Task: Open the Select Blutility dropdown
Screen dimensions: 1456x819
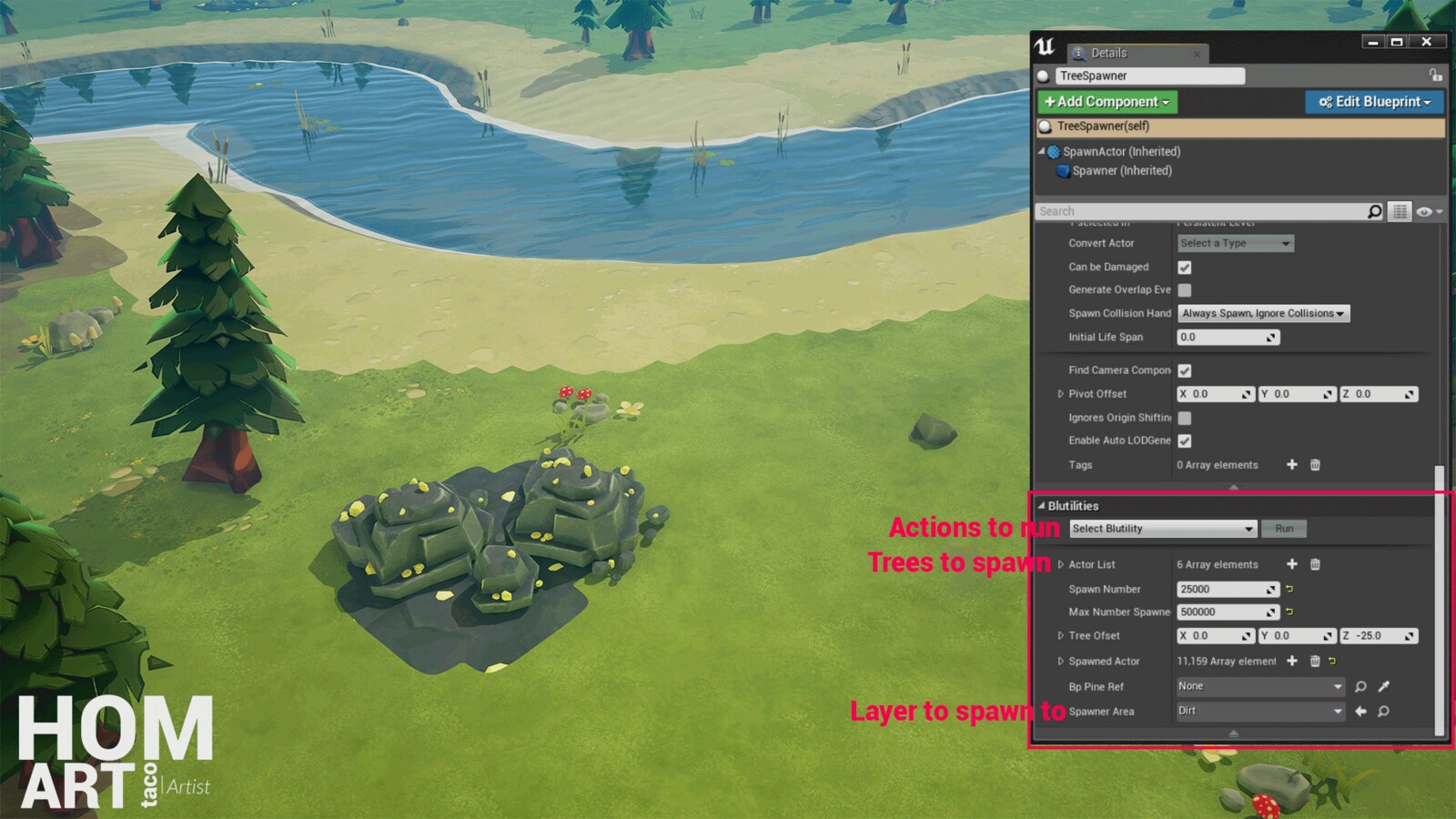Action: tap(1160, 528)
